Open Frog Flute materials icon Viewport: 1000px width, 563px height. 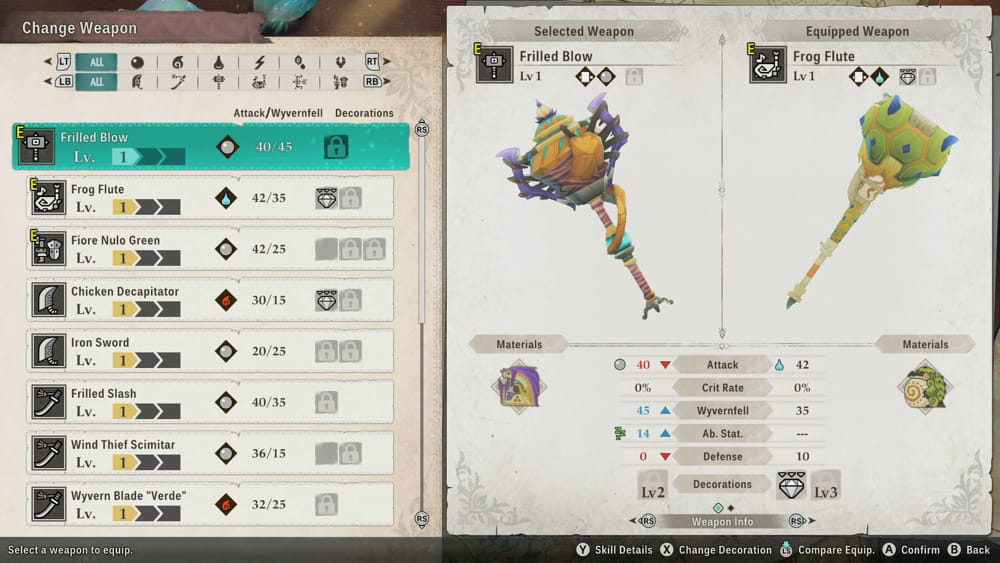click(925, 387)
